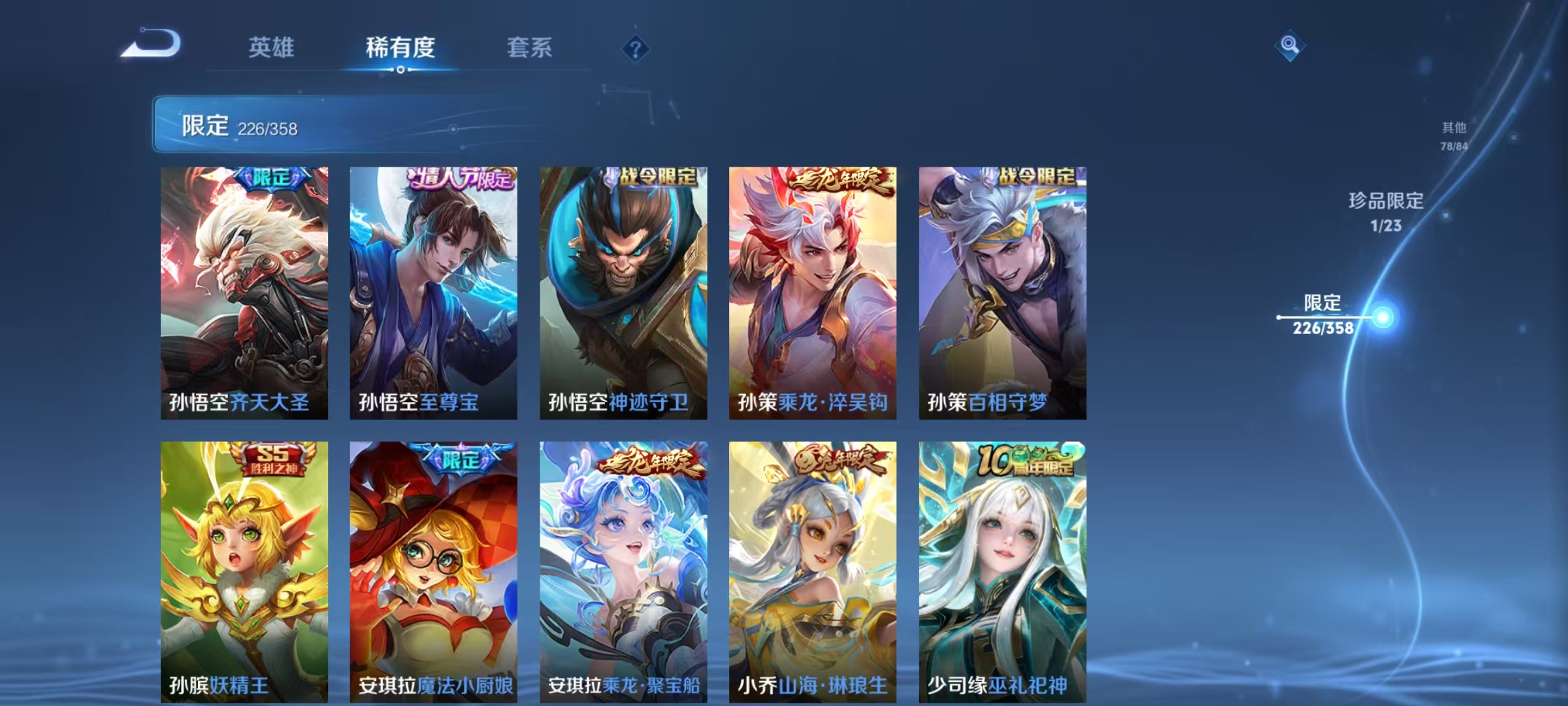1568x706 pixels.
Task: Open the search magnifier icon
Action: [1290, 45]
